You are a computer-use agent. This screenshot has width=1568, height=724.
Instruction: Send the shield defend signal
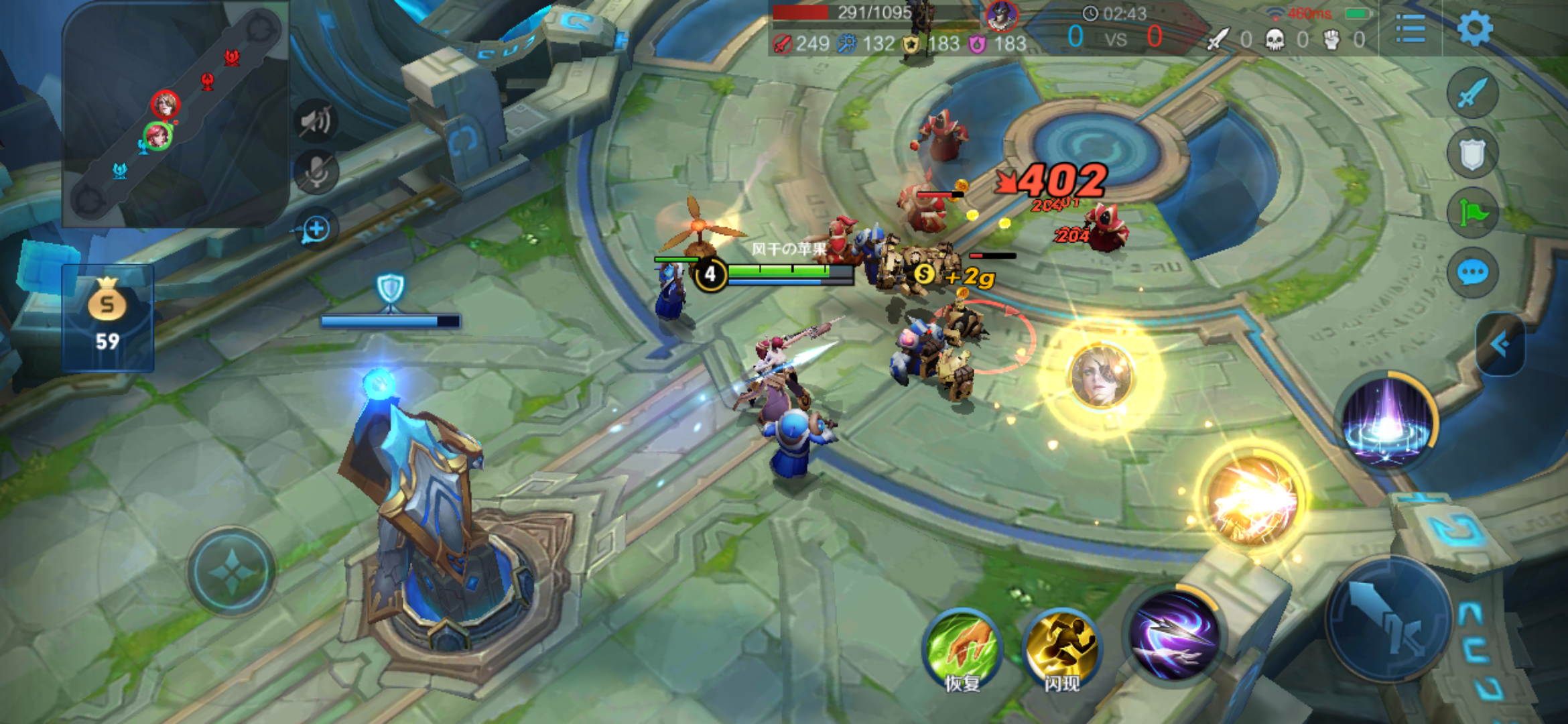pos(1472,154)
